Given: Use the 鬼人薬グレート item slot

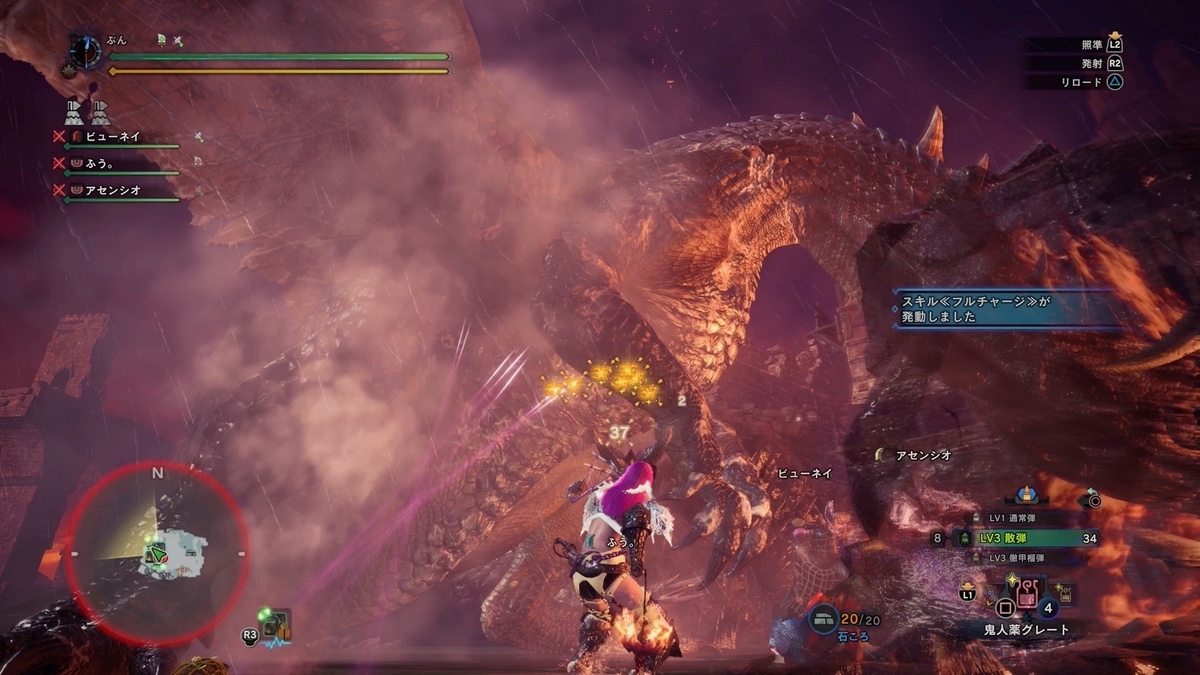Looking at the screenshot, I should pos(1026,602).
